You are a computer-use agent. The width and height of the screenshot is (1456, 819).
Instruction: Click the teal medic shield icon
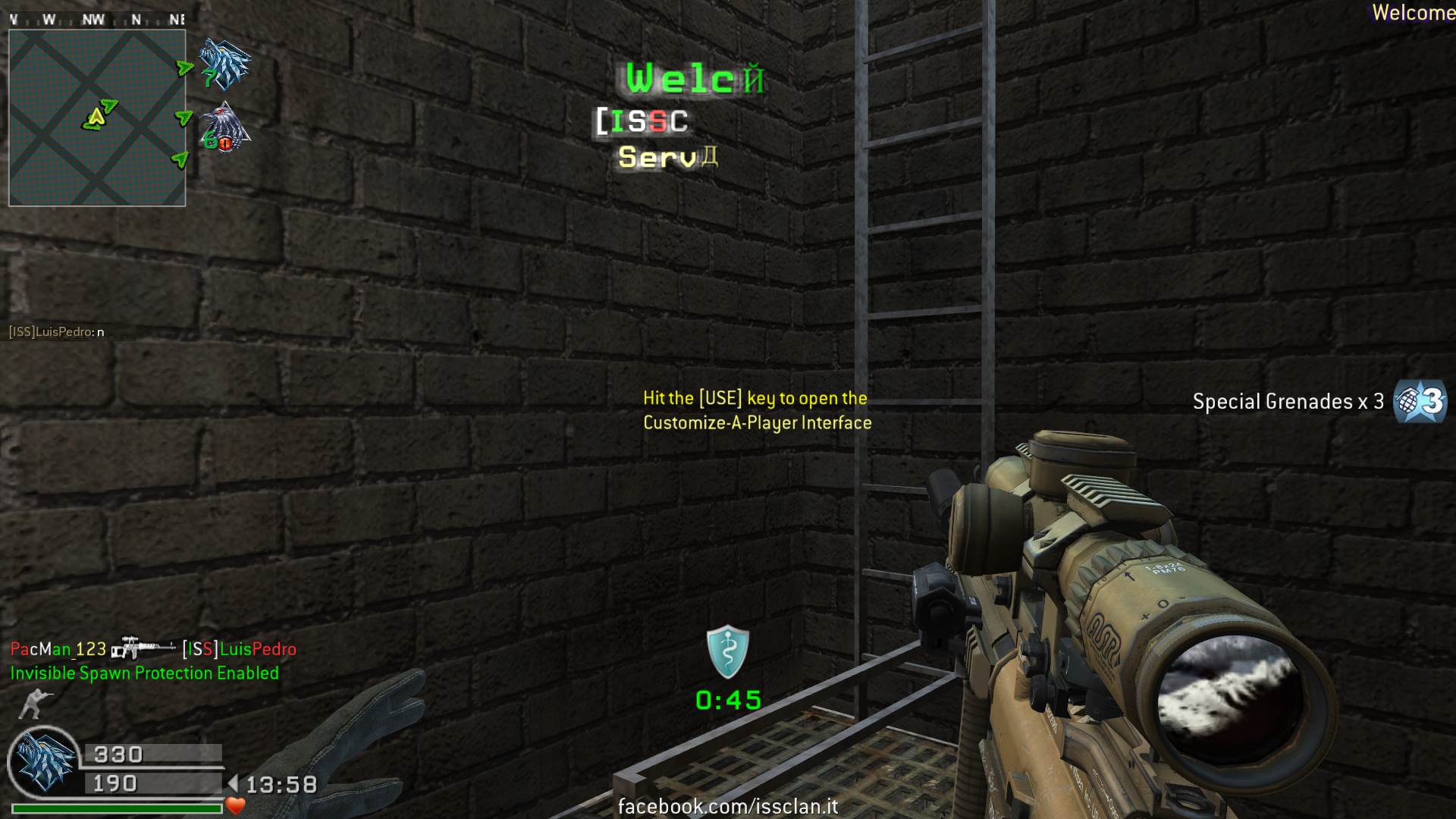[727, 651]
